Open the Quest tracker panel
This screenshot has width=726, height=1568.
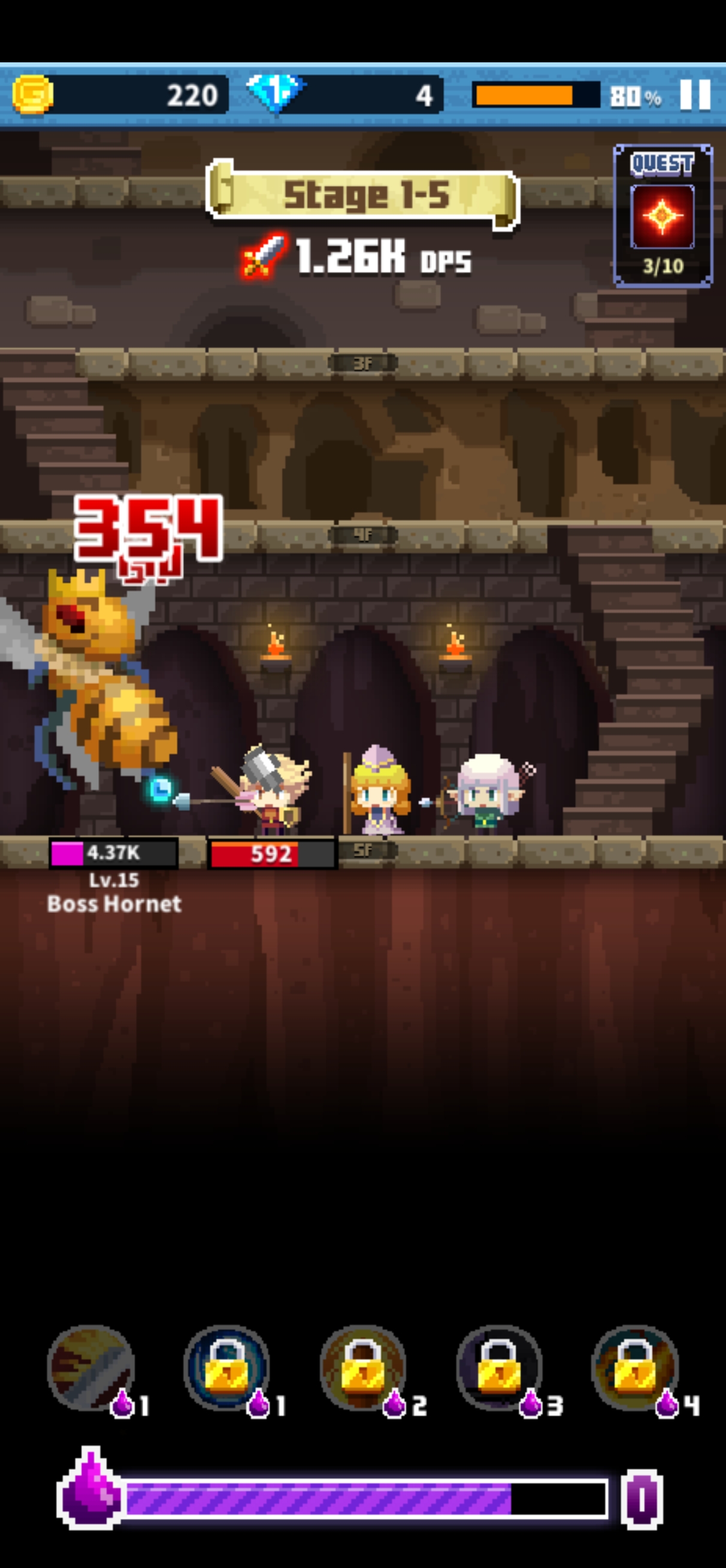point(662,215)
